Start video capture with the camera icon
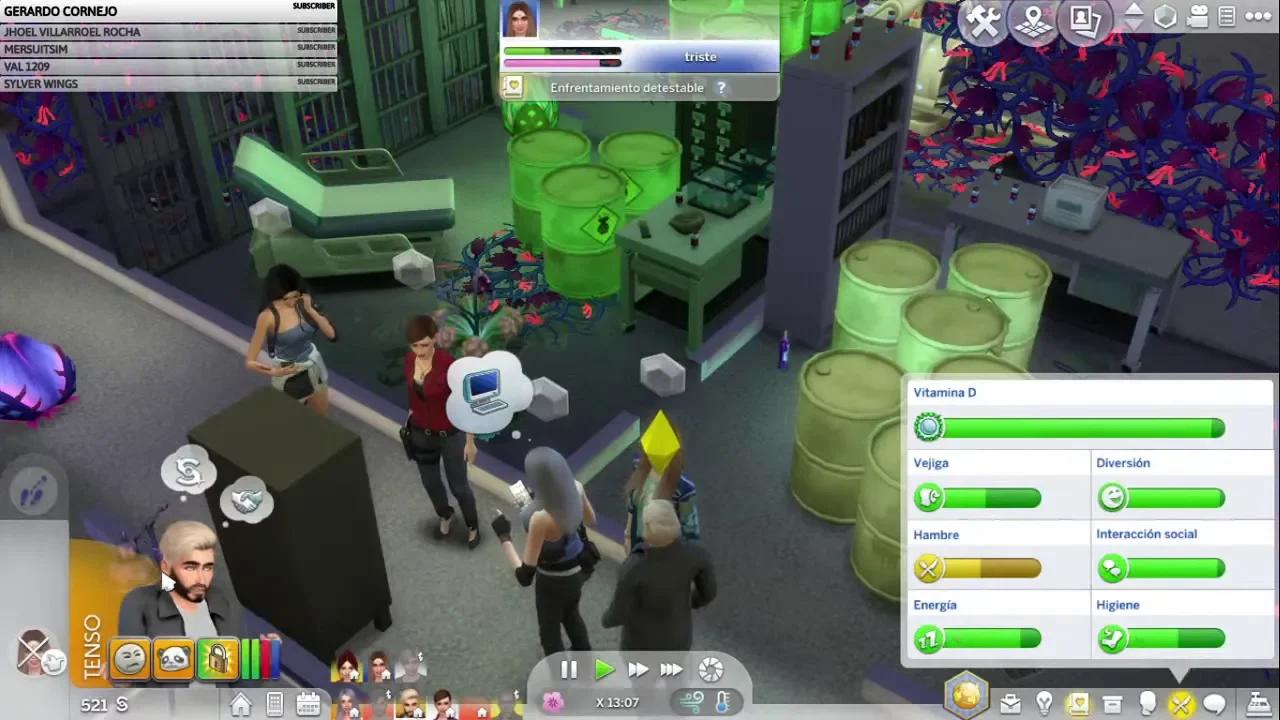The image size is (1280, 720). (x=1197, y=18)
